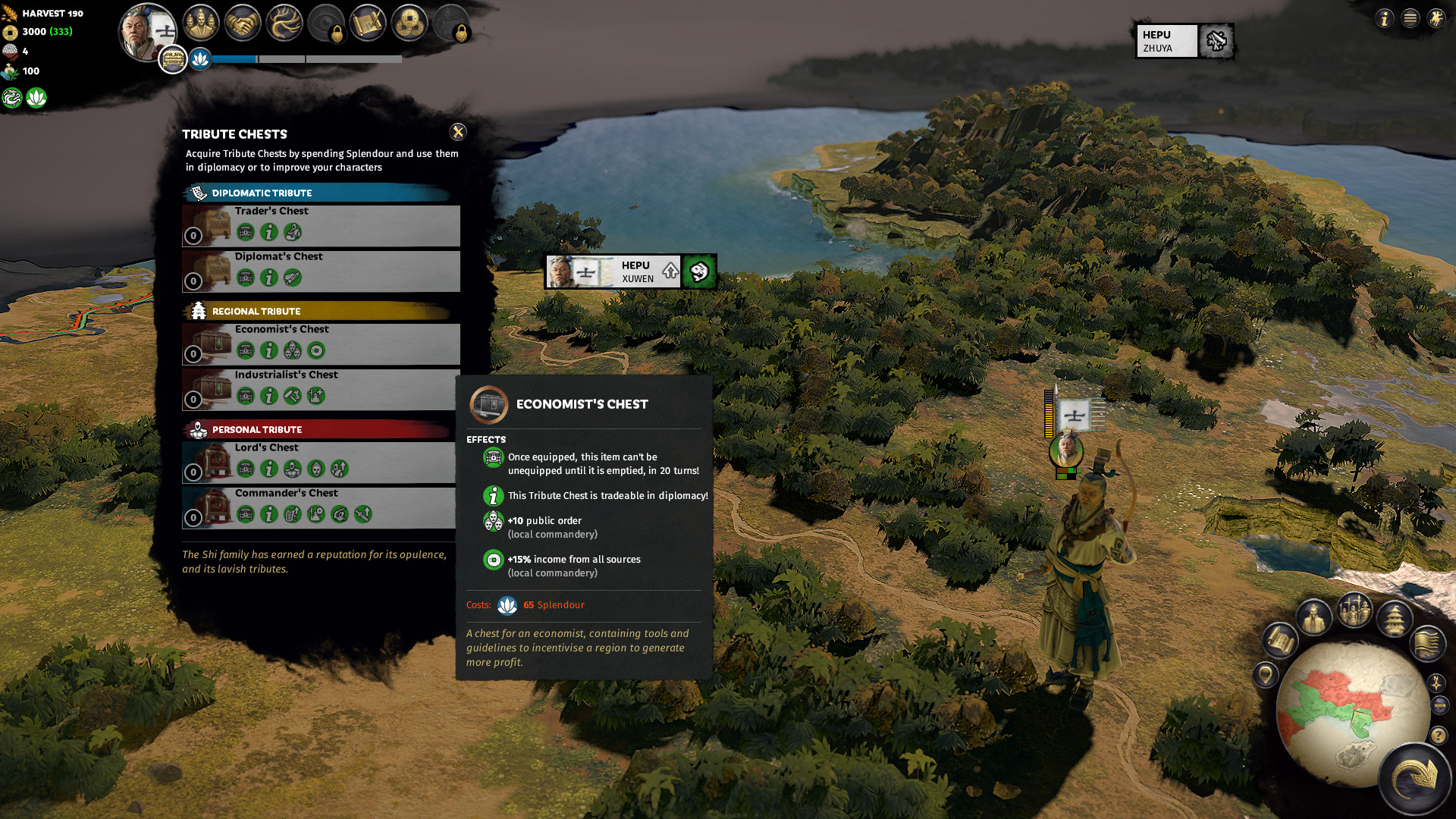The height and width of the screenshot is (819, 1456).
Task: Click the location pin icon beside the minimap
Action: coord(1265,673)
